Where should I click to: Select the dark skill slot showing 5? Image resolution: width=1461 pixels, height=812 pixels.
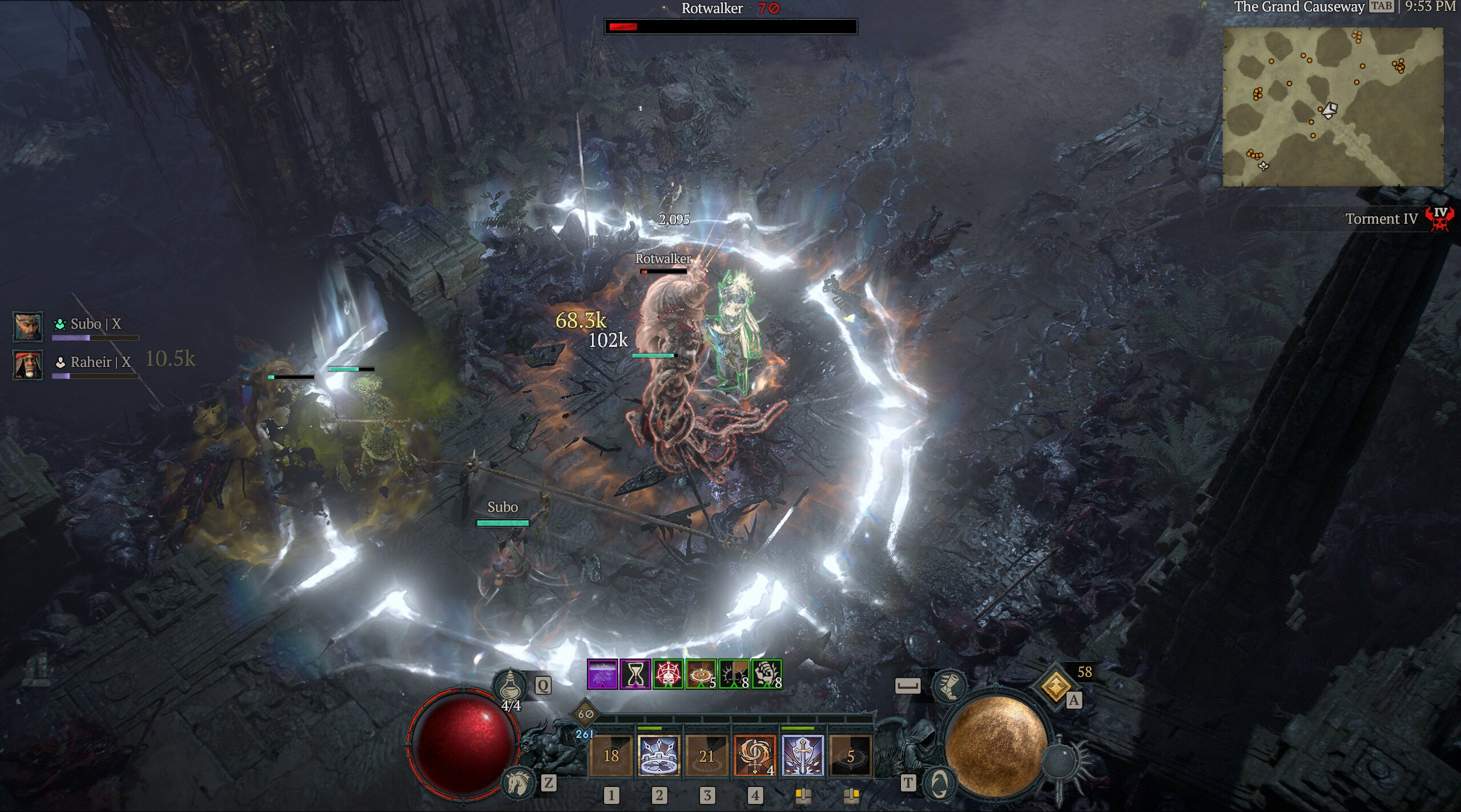pyautogui.click(x=850, y=756)
